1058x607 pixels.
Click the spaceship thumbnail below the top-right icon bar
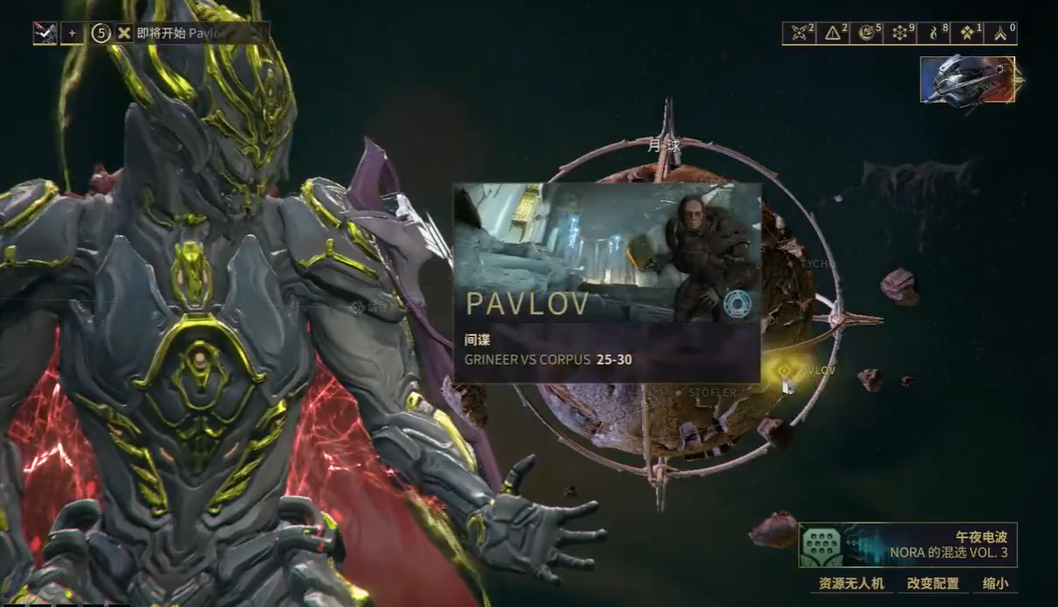967,80
